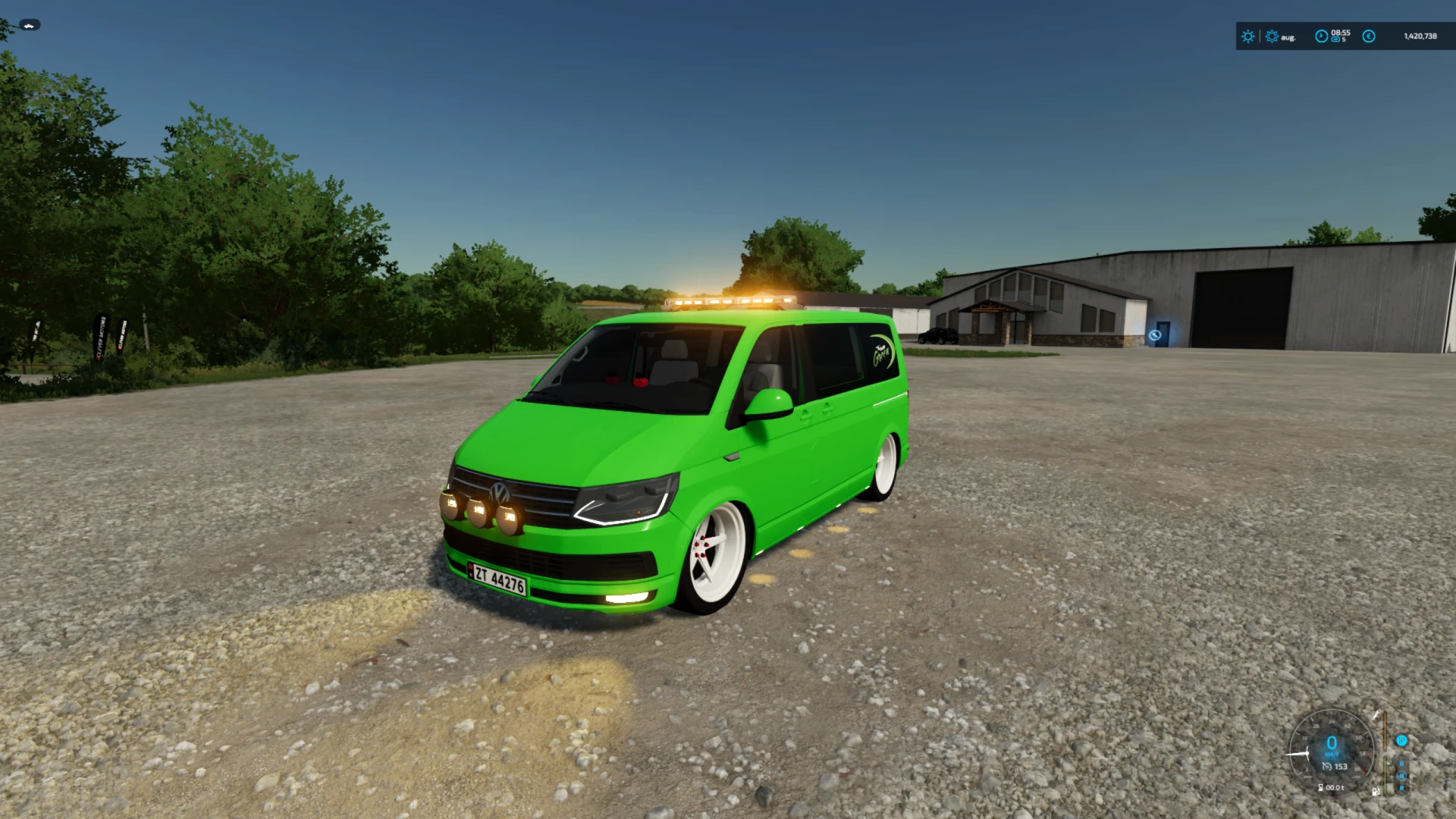Select the D drive gear on the selector
Screen dimensions: 1456x819
click(1401, 764)
